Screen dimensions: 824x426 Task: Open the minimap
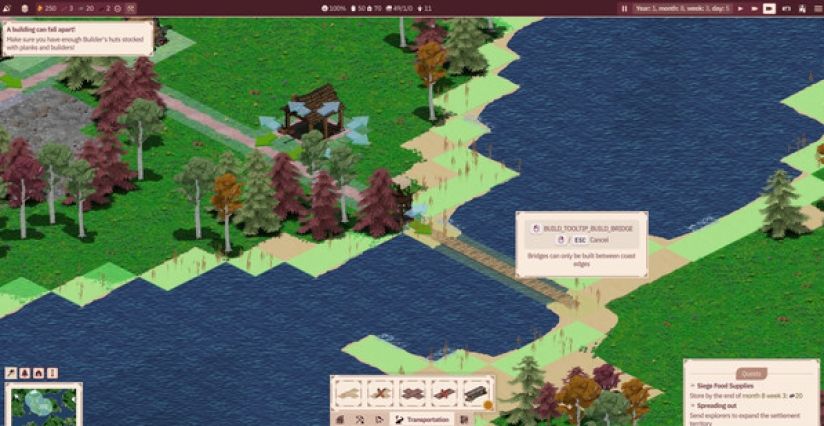tap(43, 404)
